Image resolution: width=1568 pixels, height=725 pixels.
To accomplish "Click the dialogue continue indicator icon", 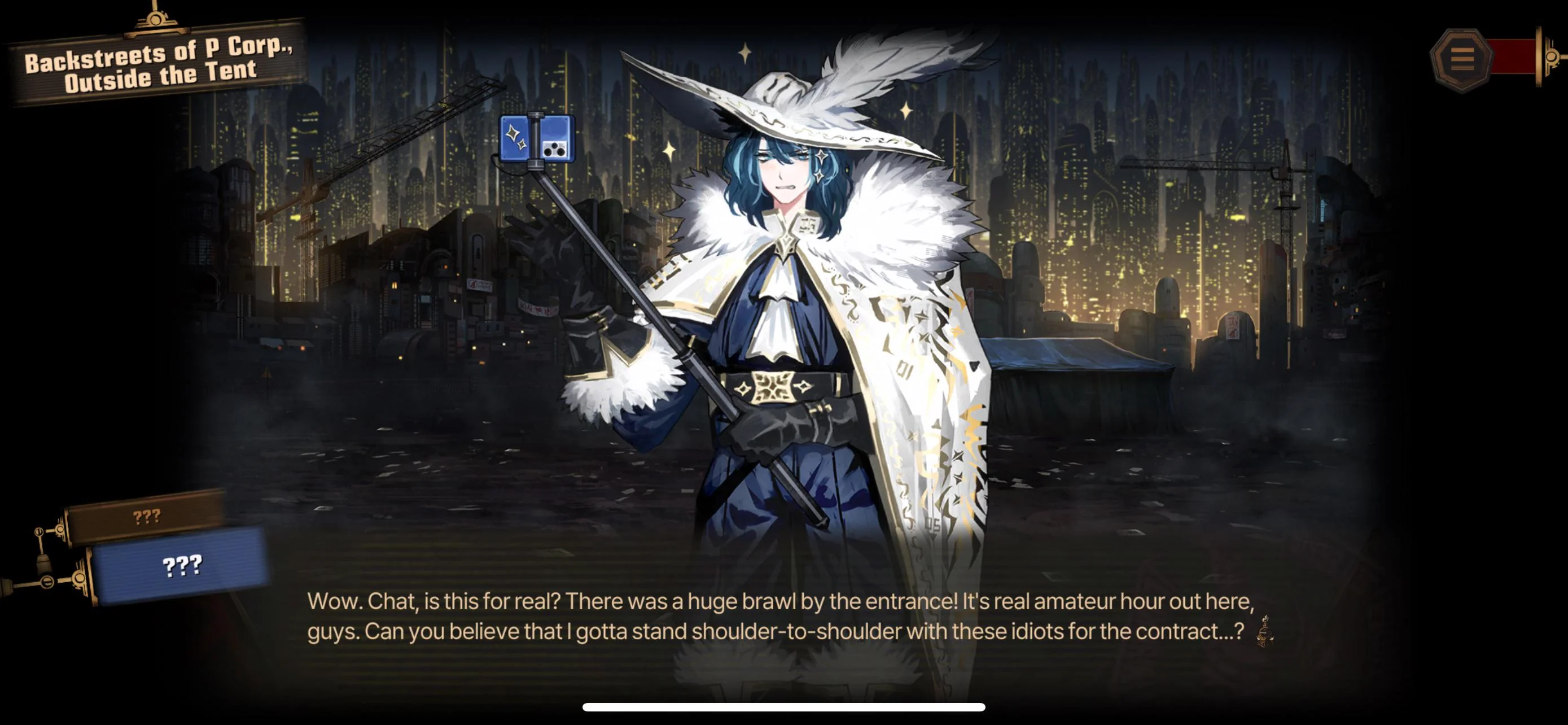I will click(1265, 631).
